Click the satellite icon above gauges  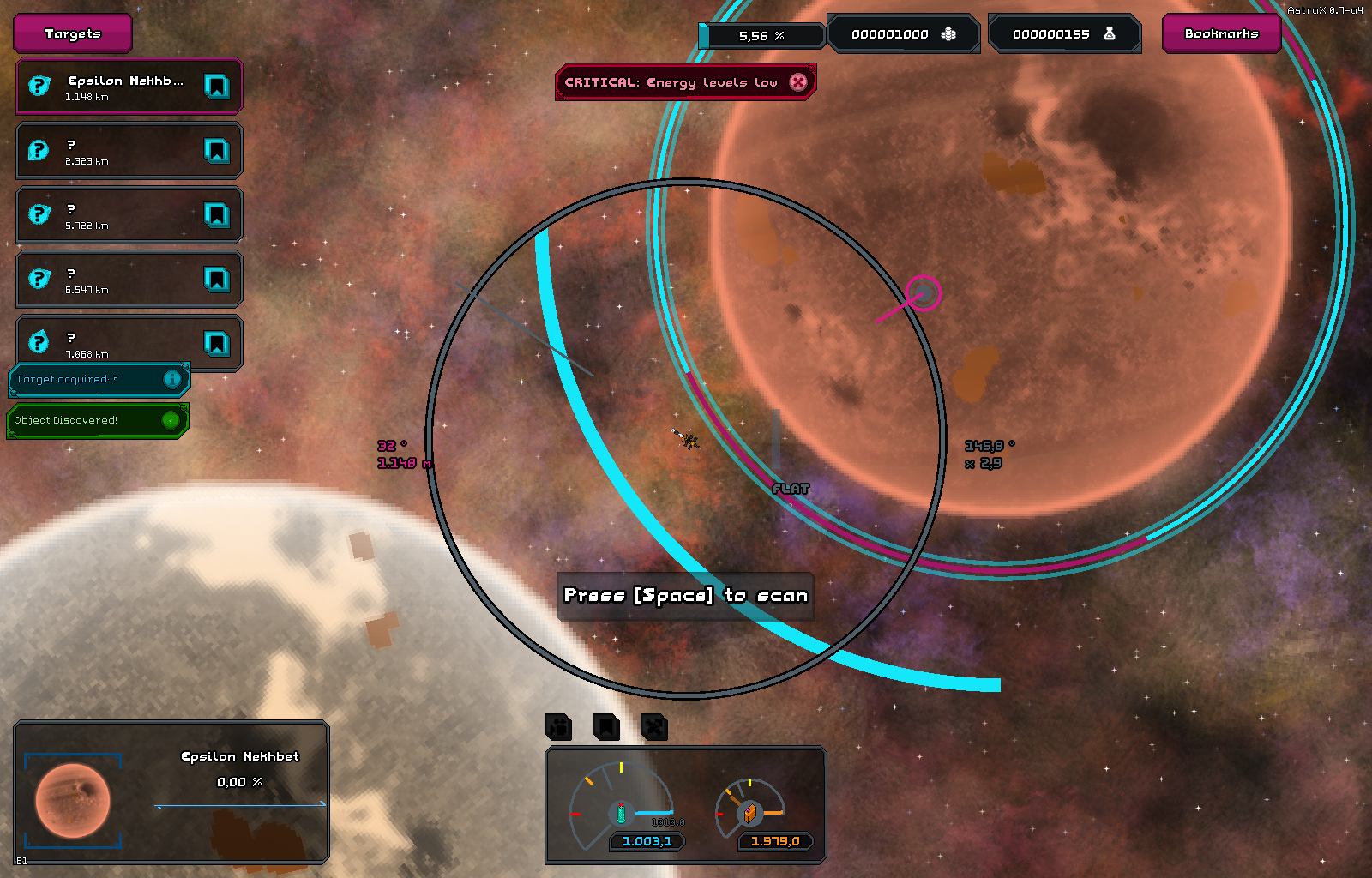tap(653, 727)
